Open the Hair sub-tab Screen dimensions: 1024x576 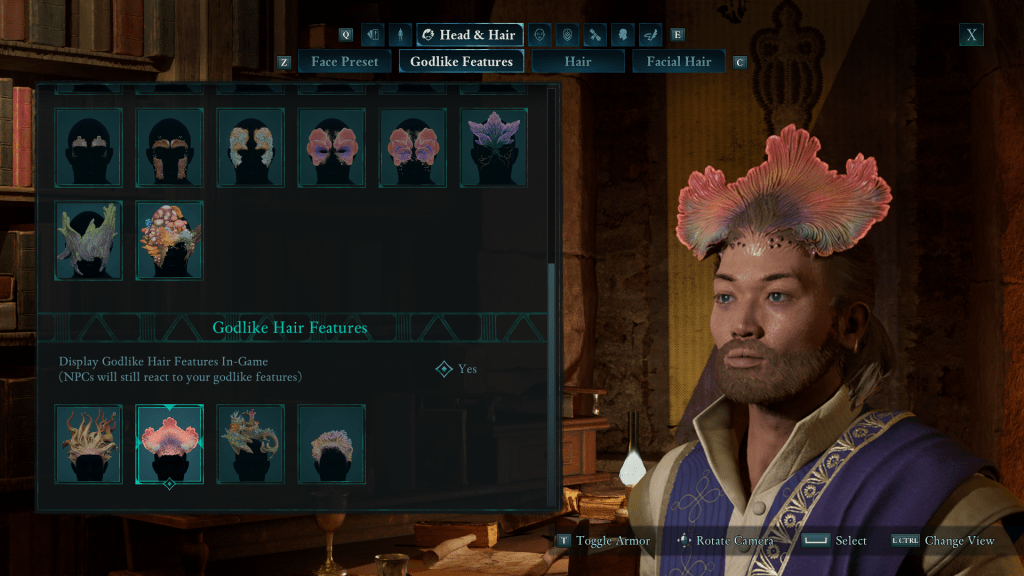click(577, 62)
